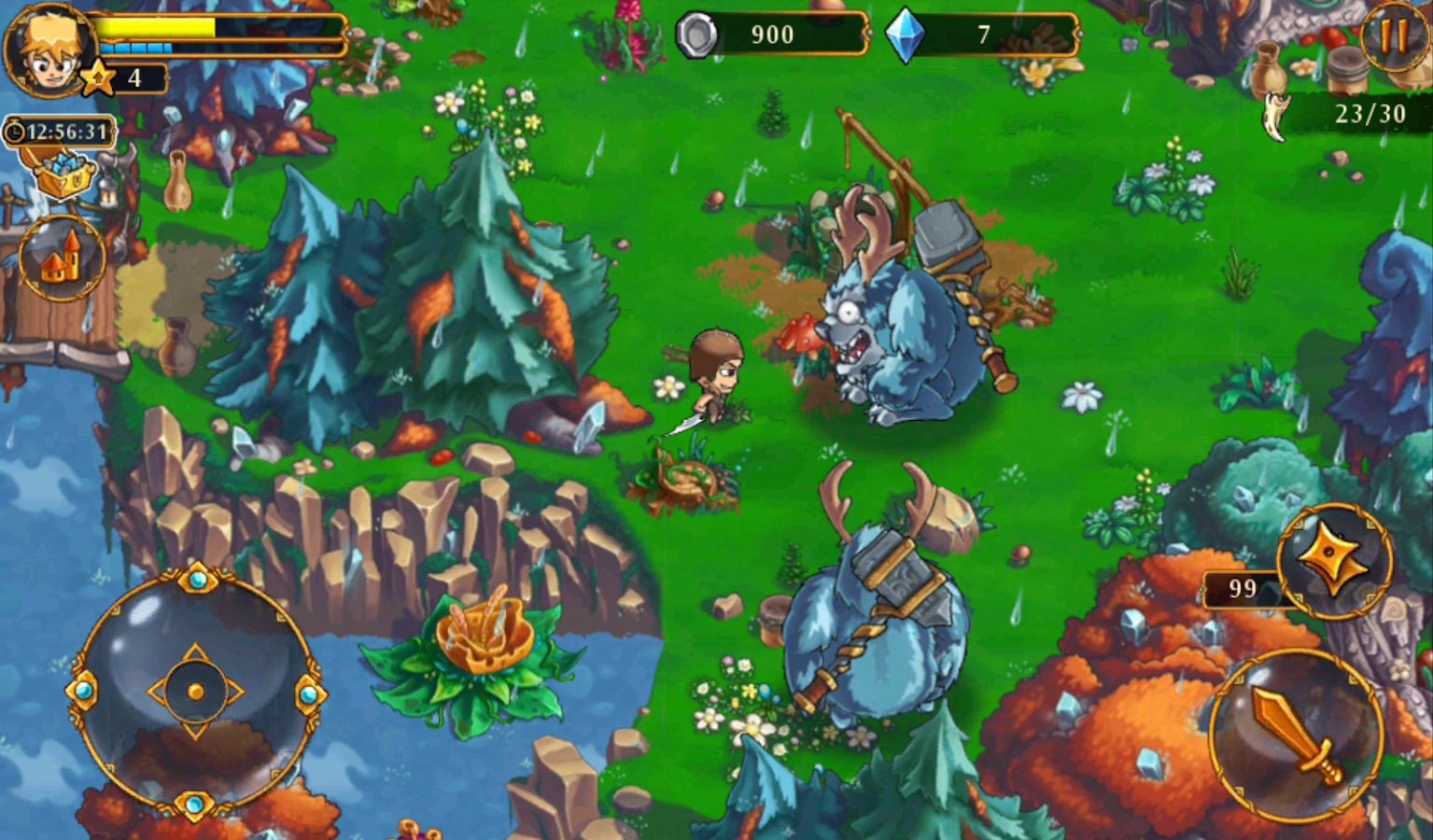Swing the sword attack button
1433x840 pixels.
pos(1295,736)
